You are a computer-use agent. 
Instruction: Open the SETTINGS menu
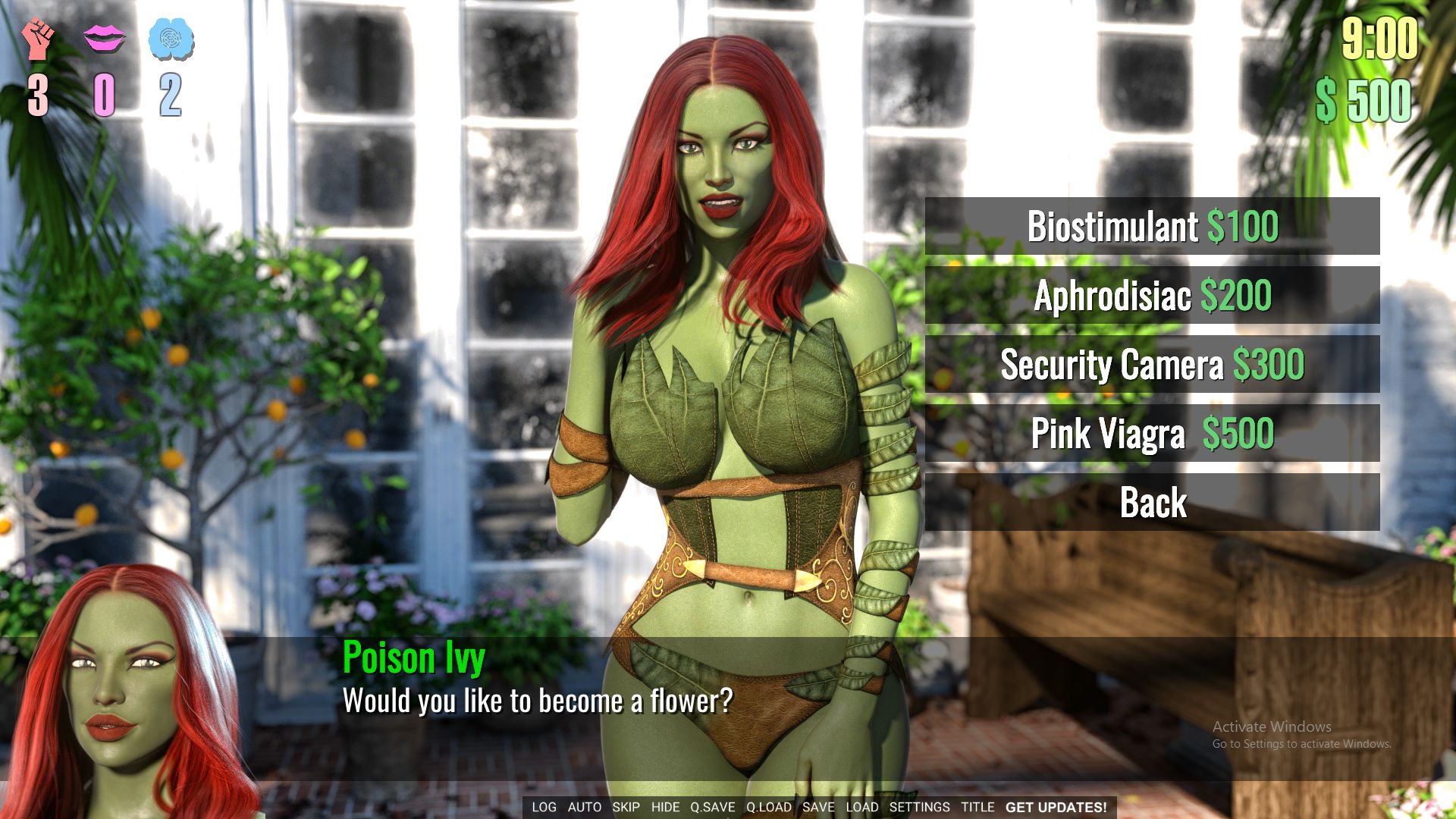pos(920,807)
